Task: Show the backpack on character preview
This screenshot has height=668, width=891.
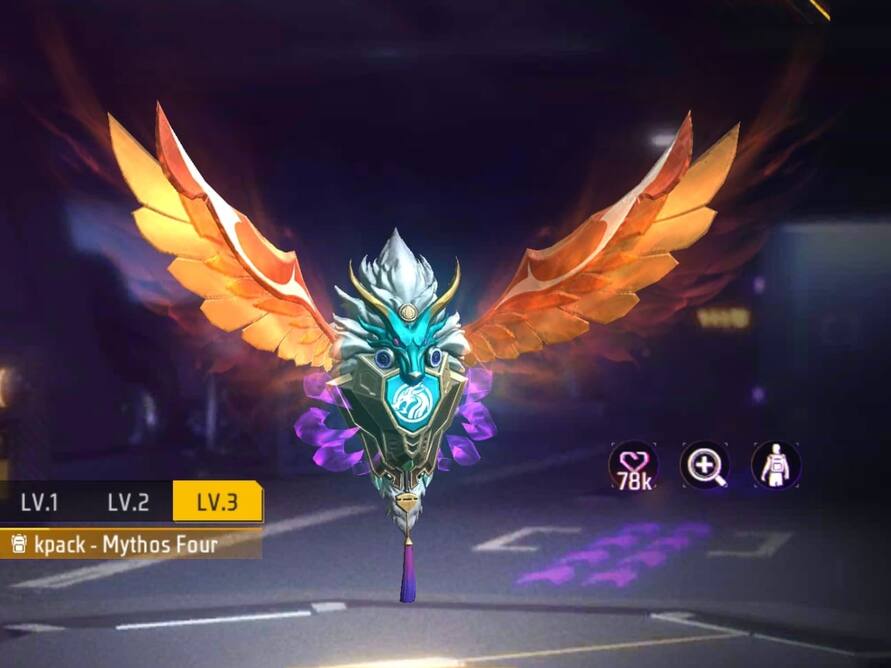Action: tap(776, 465)
